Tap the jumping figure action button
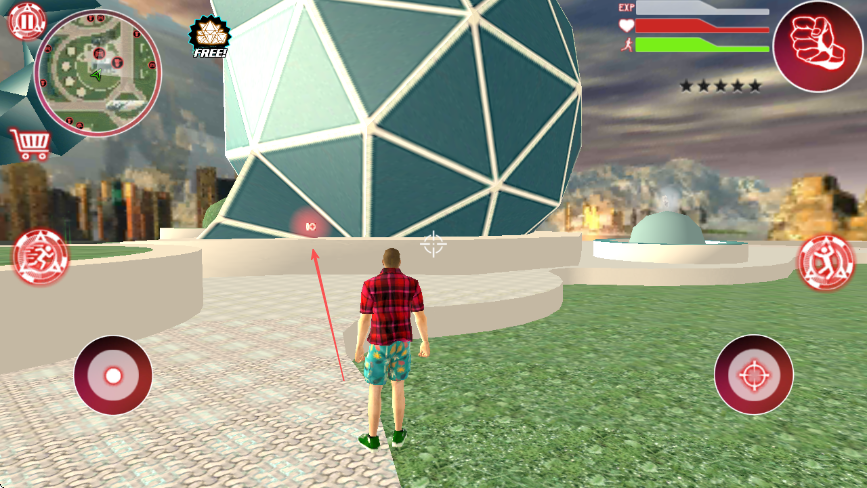 point(826,263)
